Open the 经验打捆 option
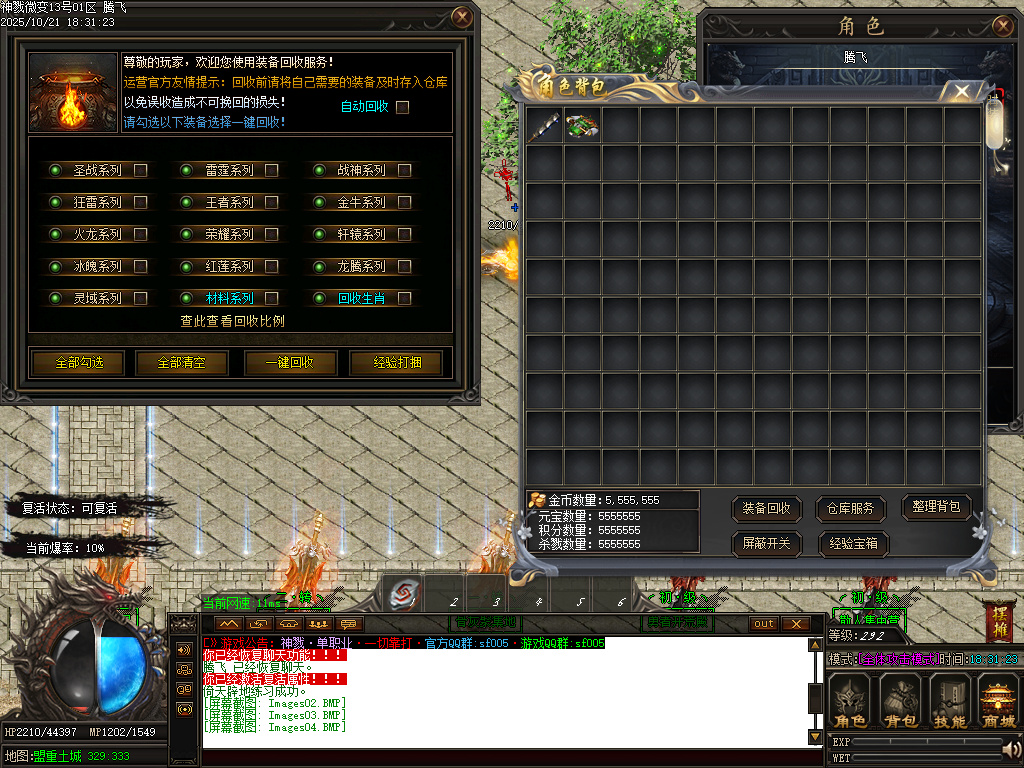1024x768 pixels. click(x=397, y=362)
